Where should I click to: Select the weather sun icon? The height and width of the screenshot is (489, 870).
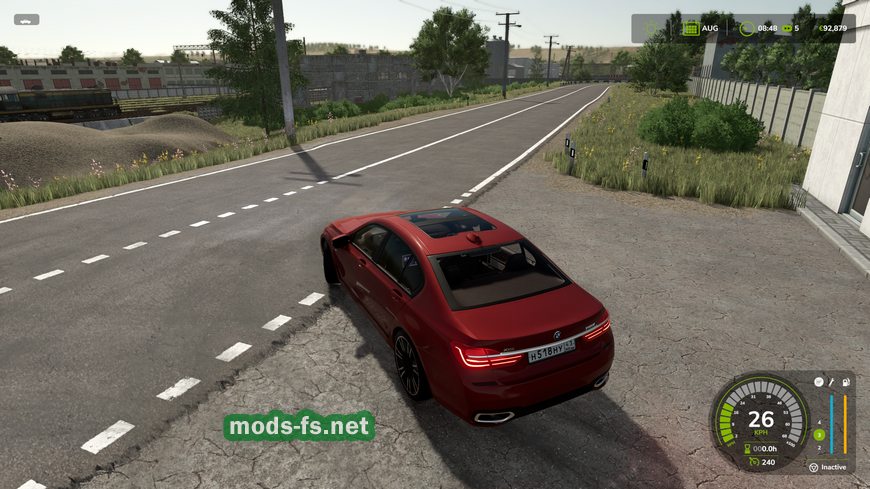pyautogui.click(x=651, y=28)
